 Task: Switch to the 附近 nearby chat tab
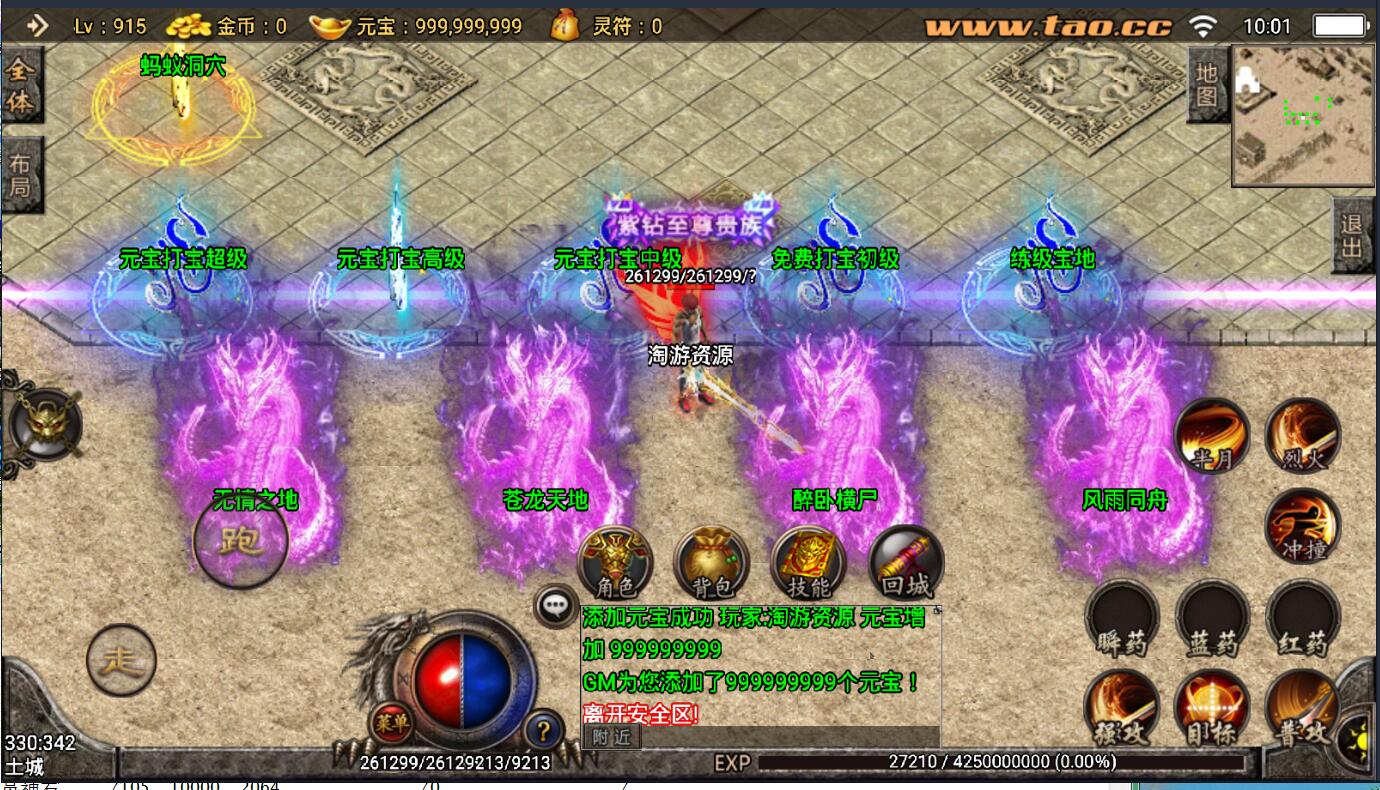pos(610,737)
